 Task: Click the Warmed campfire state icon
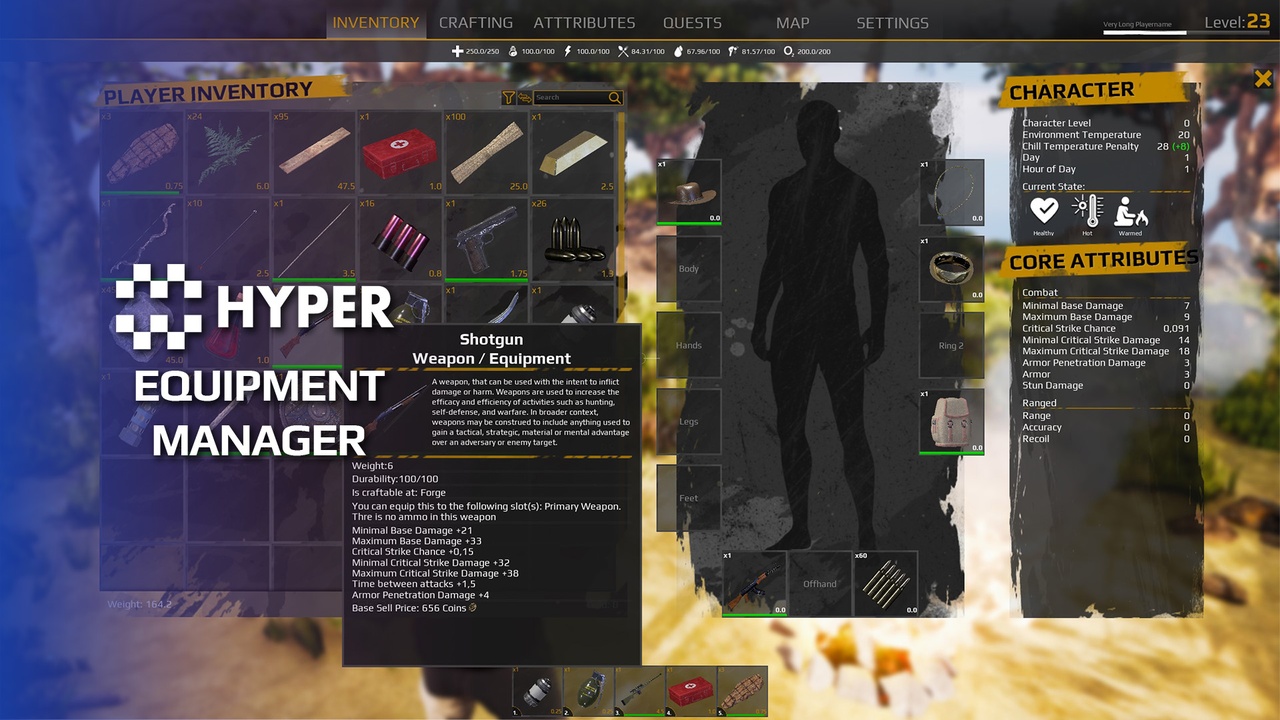pyautogui.click(x=1130, y=212)
